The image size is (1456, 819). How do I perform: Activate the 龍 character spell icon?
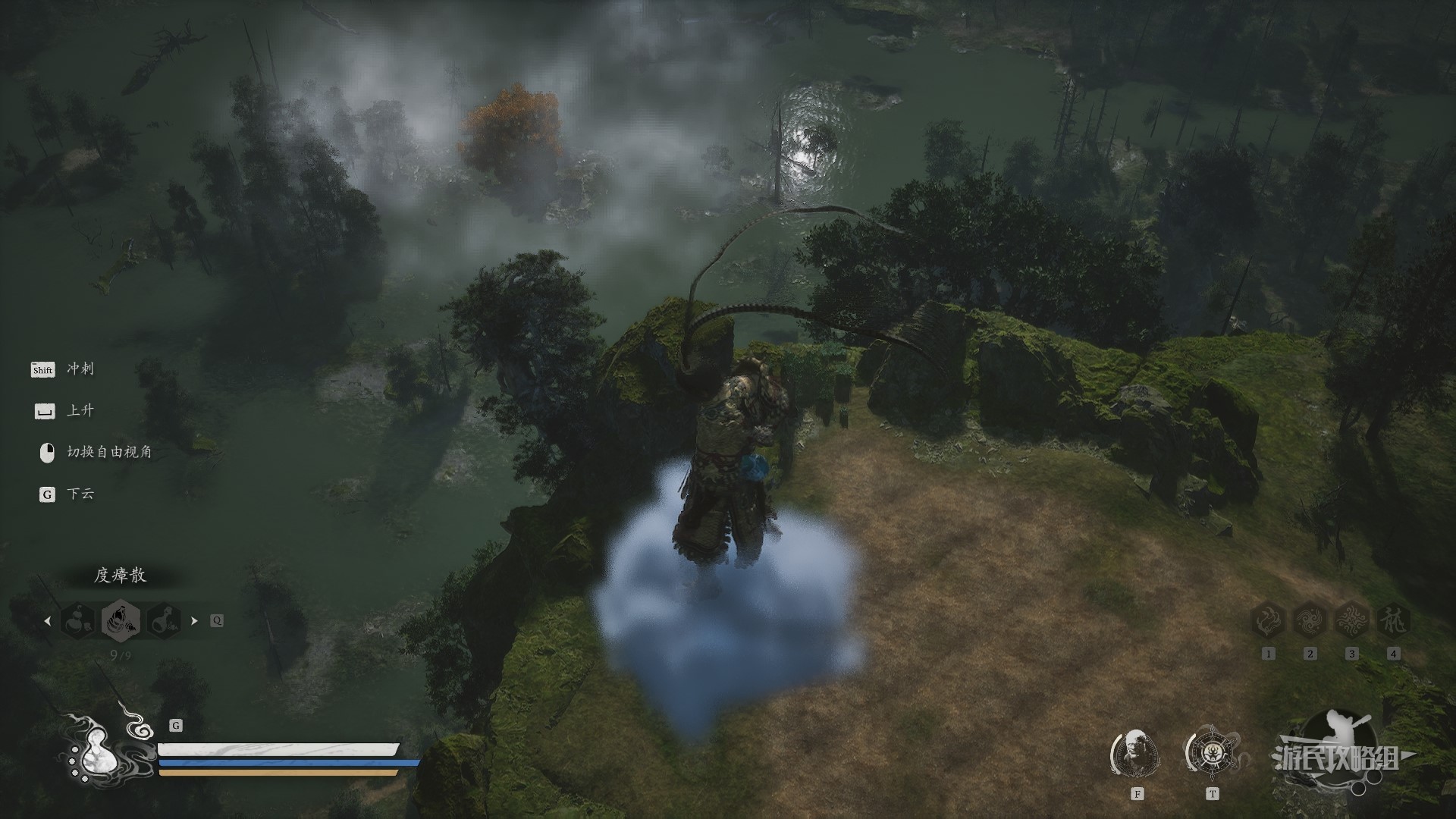tap(1393, 622)
